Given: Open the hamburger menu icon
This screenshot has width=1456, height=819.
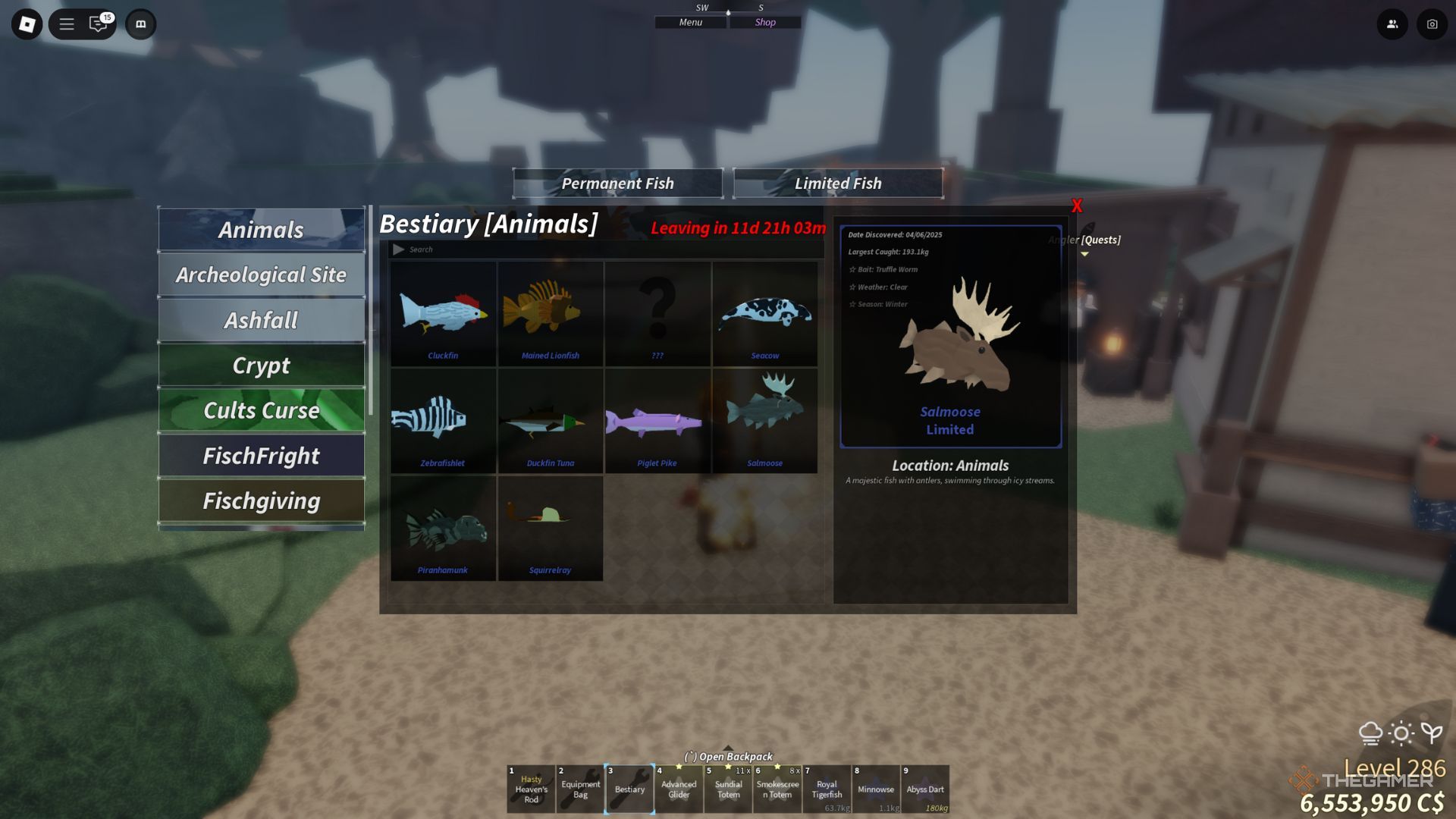Looking at the screenshot, I should 67,24.
